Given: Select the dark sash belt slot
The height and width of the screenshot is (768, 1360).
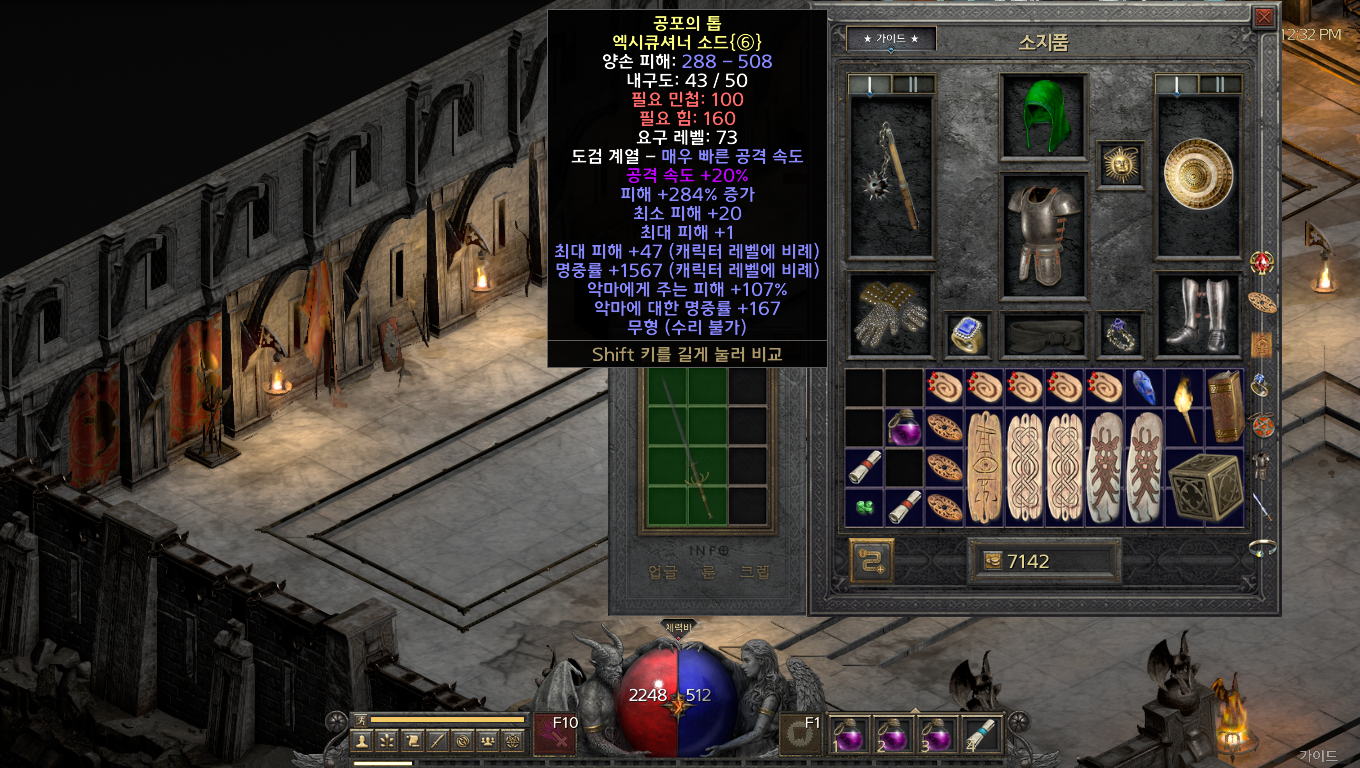Looking at the screenshot, I should coord(1044,334).
